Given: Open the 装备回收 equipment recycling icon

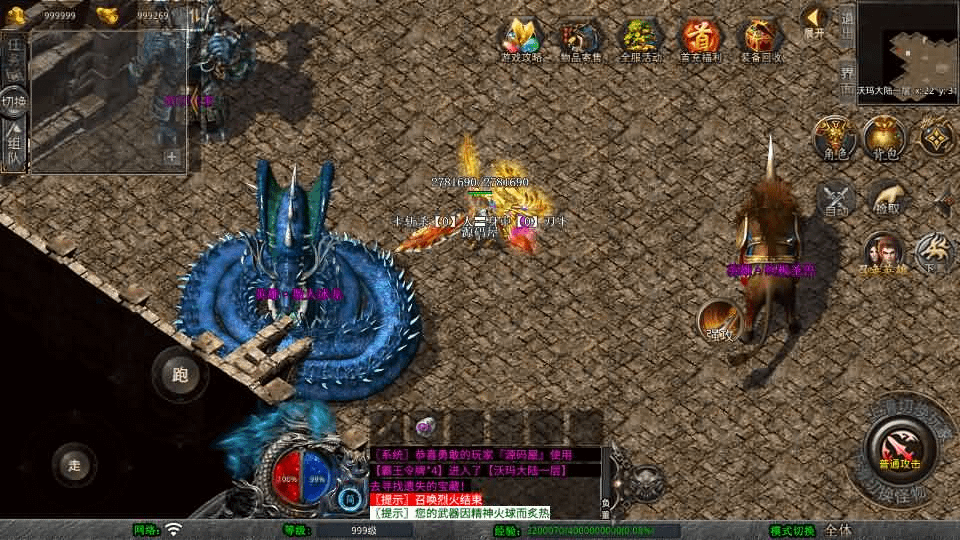Looking at the screenshot, I should (762, 38).
